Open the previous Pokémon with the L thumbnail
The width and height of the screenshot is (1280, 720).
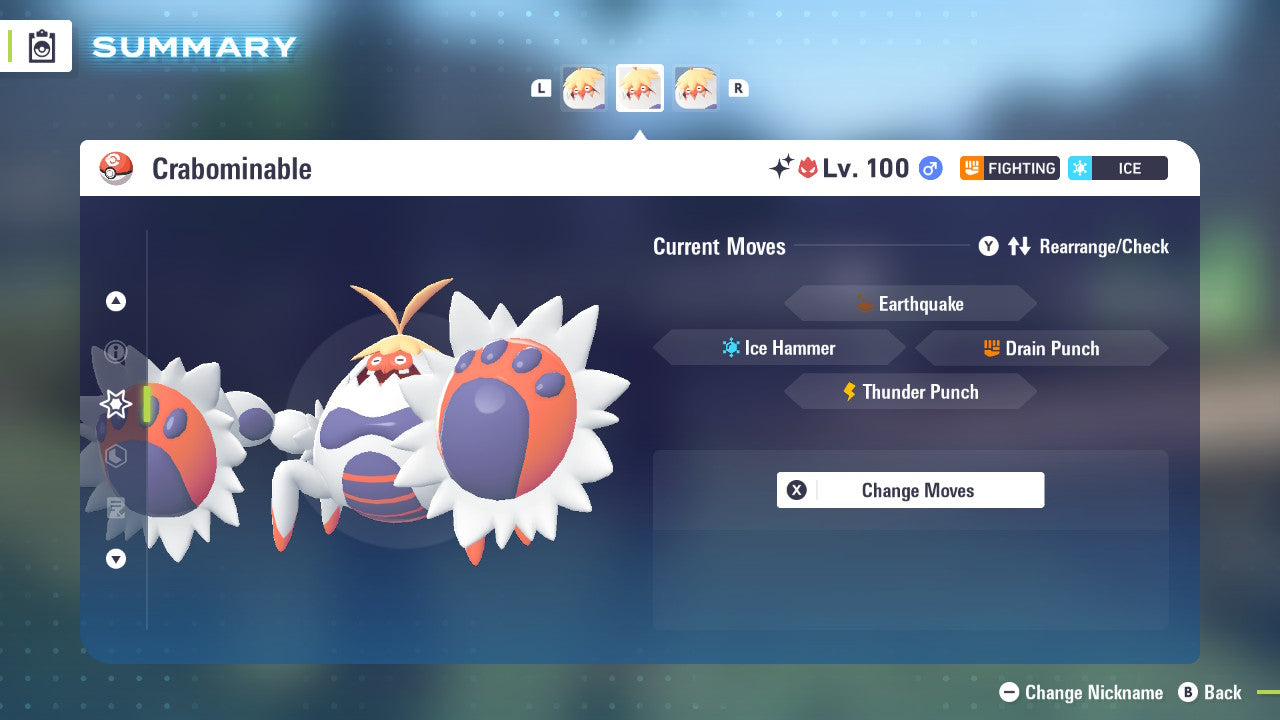[585, 88]
